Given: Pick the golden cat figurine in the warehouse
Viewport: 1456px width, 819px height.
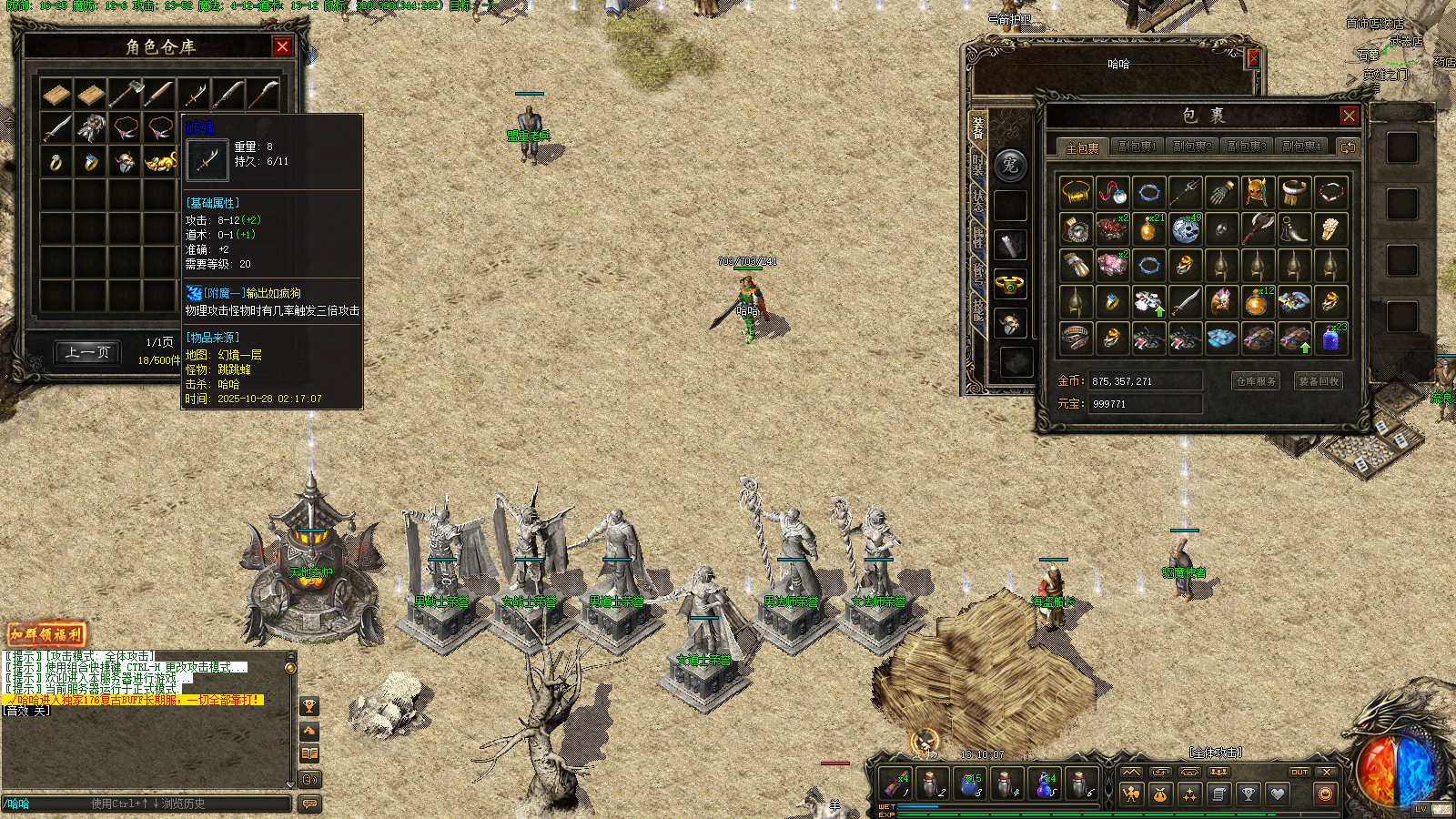Looking at the screenshot, I should (161, 163).
